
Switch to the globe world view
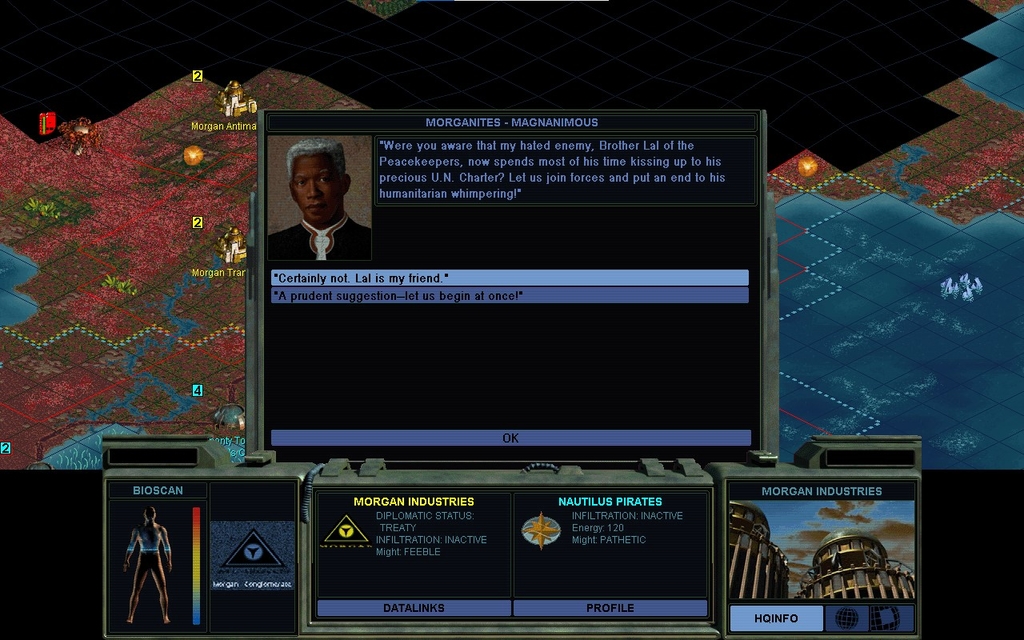tap(846, 619)
